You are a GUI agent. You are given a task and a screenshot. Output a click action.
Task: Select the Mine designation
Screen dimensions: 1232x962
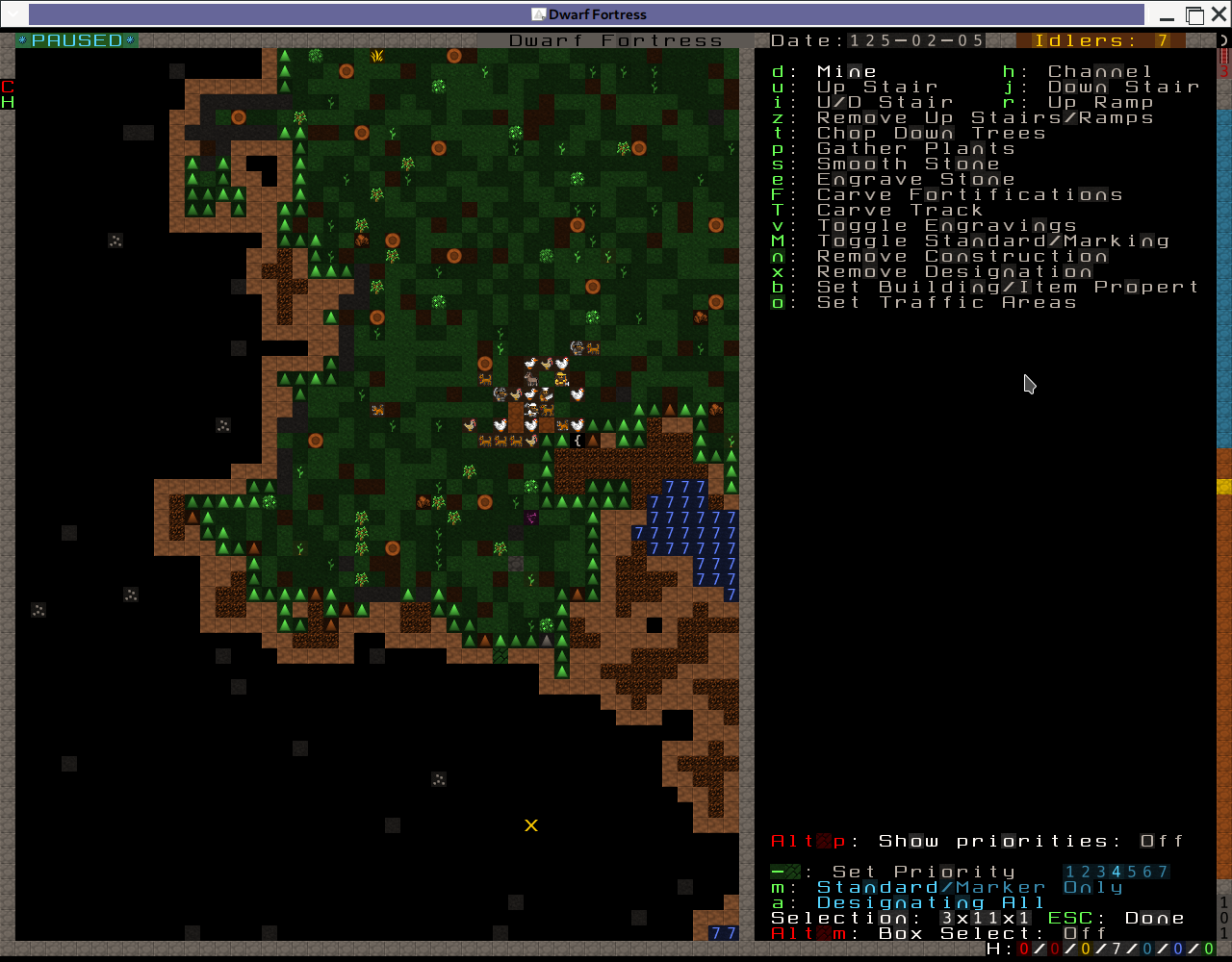click(x=846, y=71)
